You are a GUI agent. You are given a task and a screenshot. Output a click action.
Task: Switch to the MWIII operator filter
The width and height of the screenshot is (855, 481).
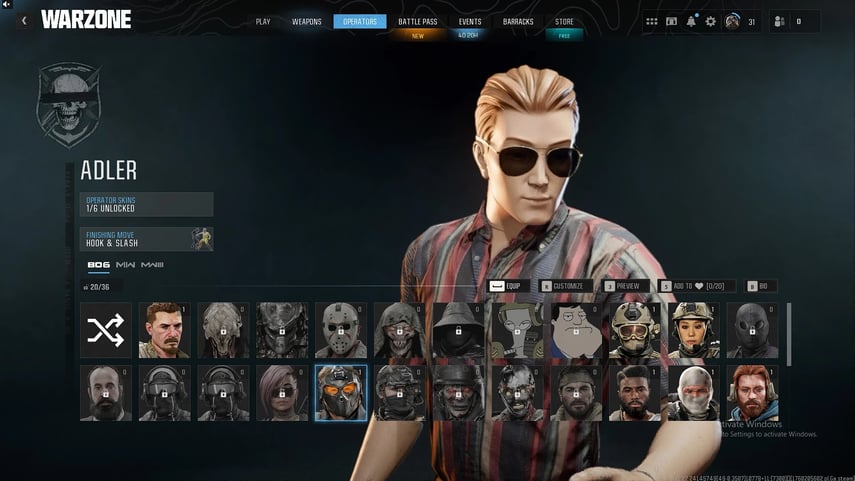(152, 265)
